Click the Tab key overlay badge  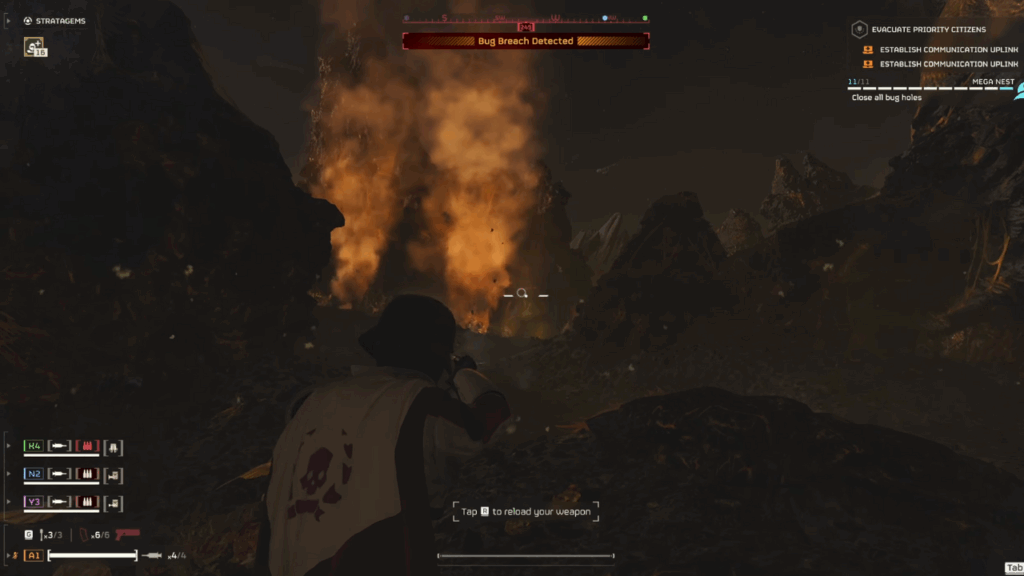[x=1013, y=567]
